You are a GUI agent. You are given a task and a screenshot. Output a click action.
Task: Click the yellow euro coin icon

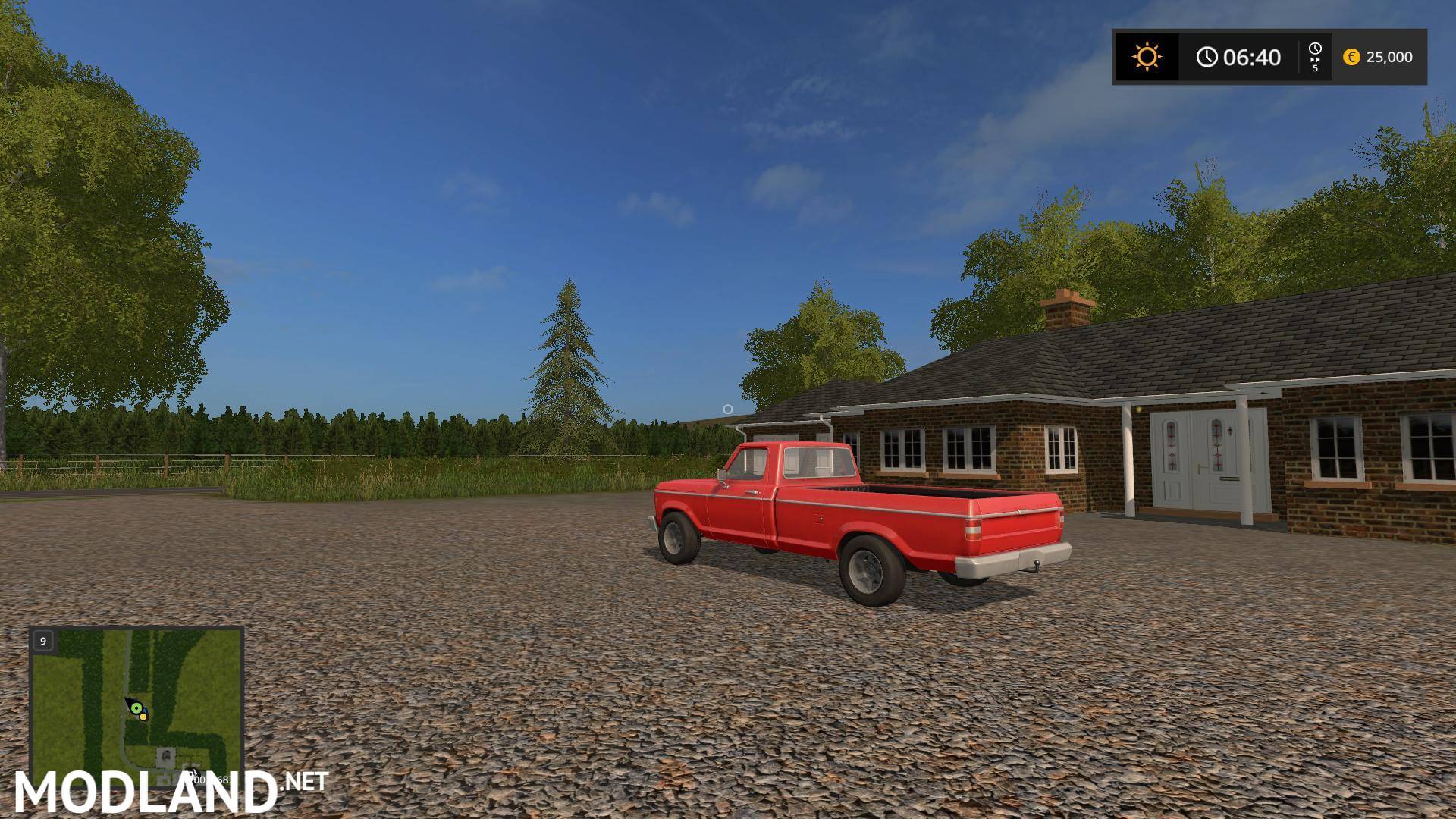point(1353,58)
